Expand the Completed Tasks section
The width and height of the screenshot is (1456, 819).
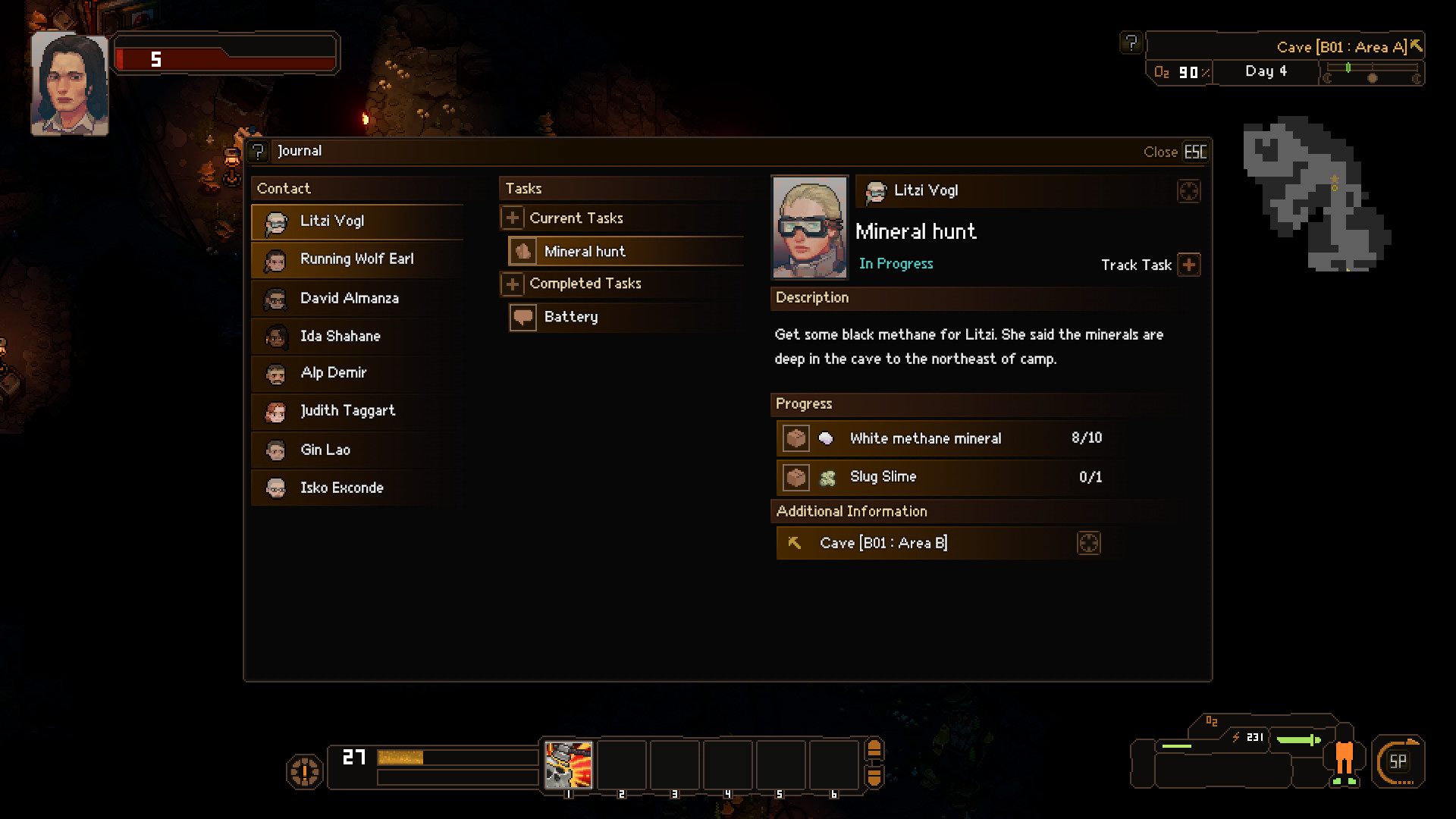click(512, 284)
